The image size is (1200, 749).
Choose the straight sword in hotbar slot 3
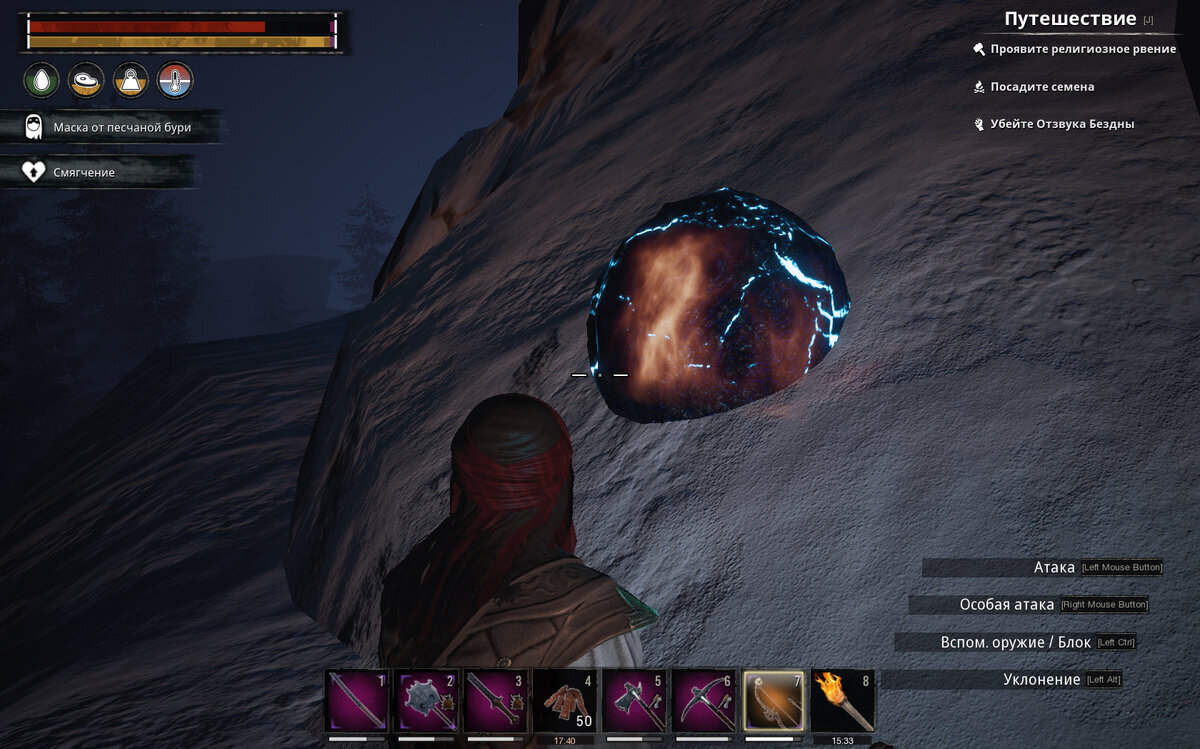pos(497,700)
